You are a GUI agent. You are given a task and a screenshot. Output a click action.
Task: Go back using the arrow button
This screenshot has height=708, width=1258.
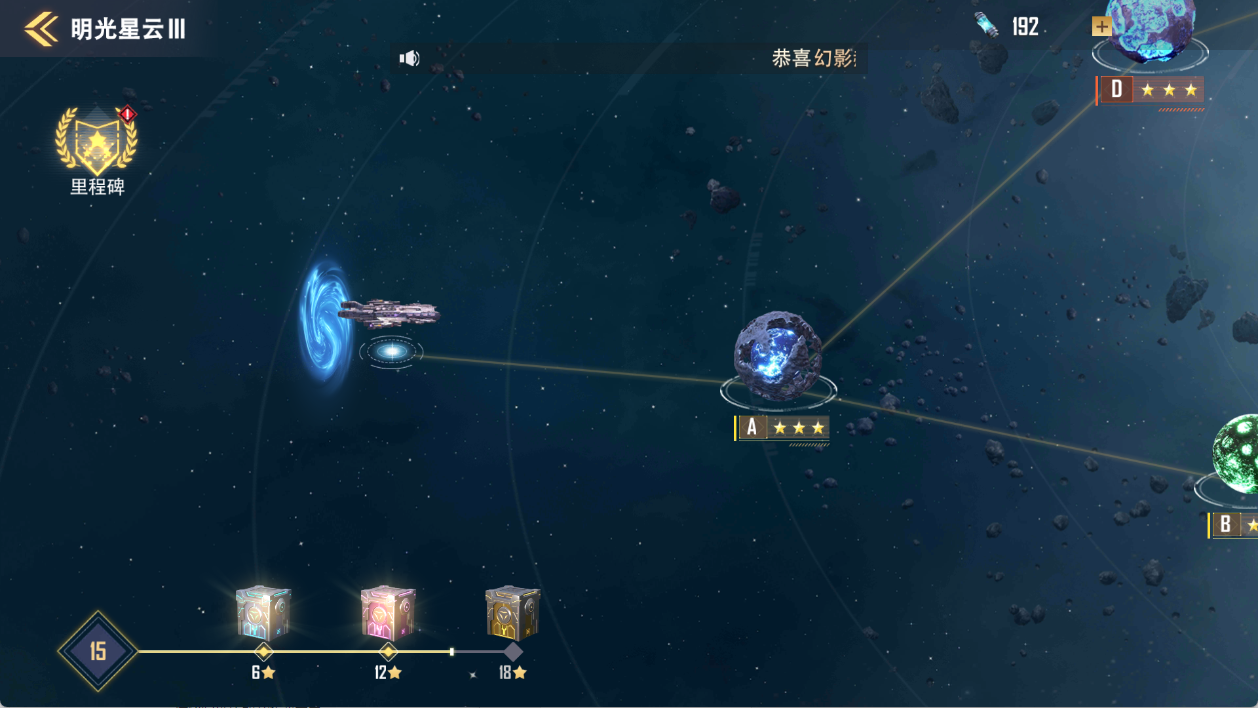point(41,29)
